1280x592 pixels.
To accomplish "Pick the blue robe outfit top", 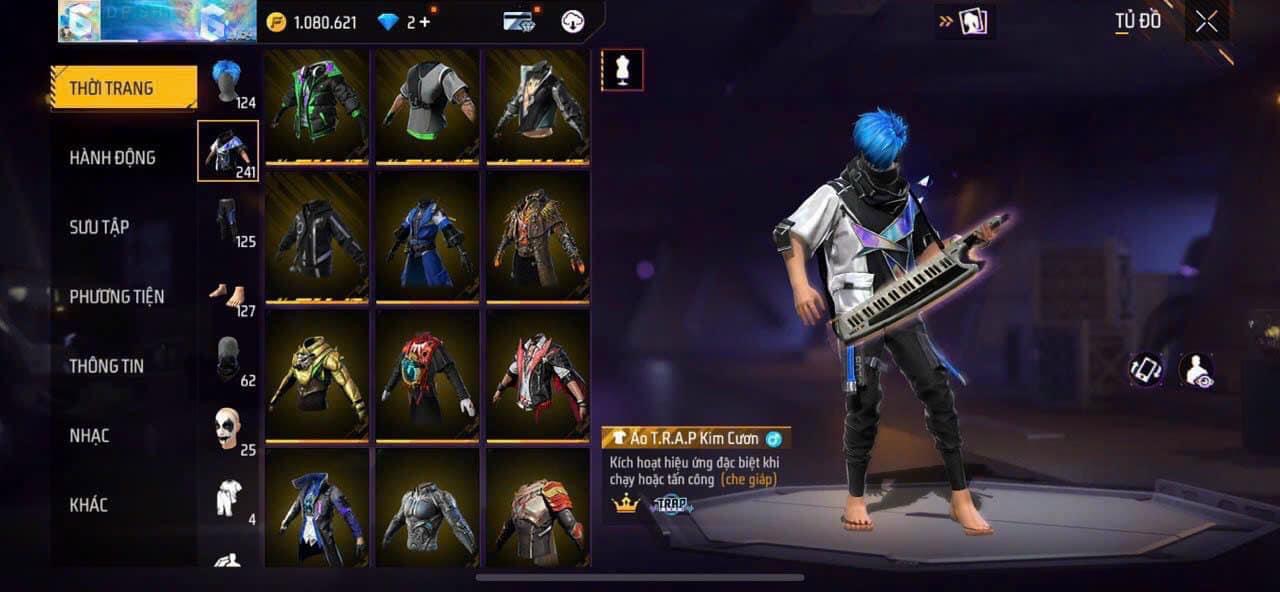I will (x=428, y=240).
